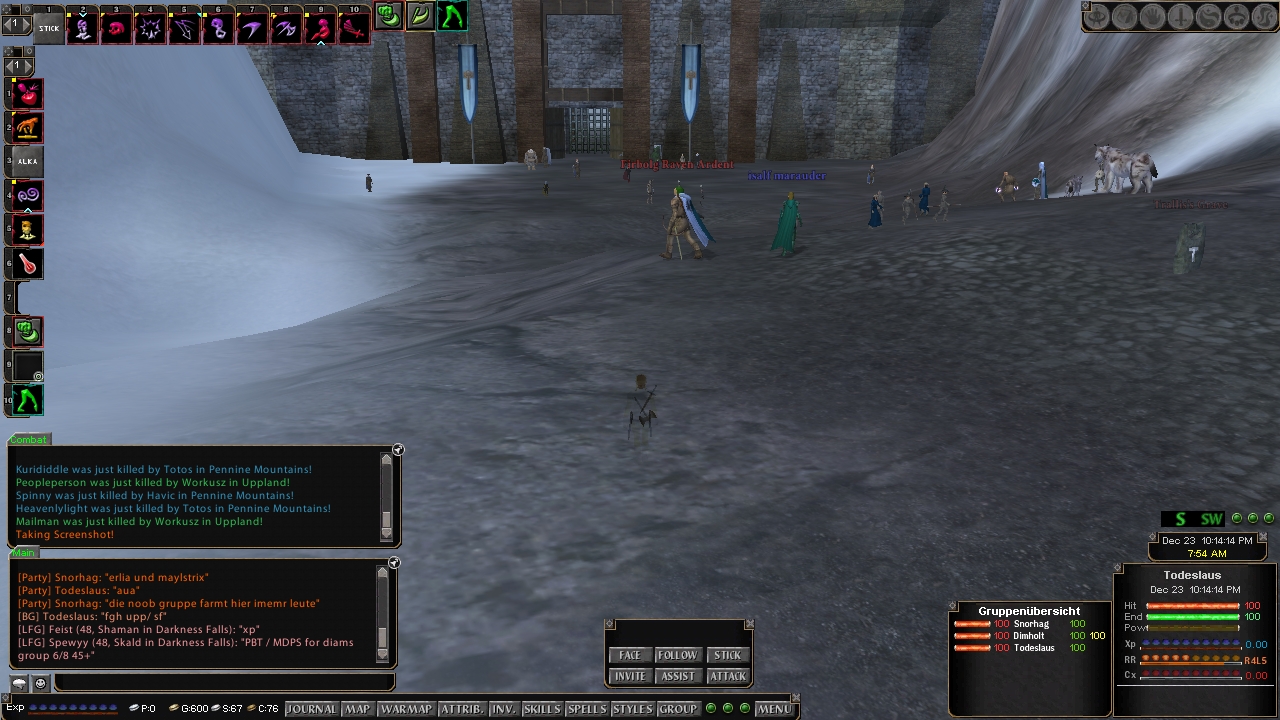
Task: Click the Follow command button
Action: 677,655
